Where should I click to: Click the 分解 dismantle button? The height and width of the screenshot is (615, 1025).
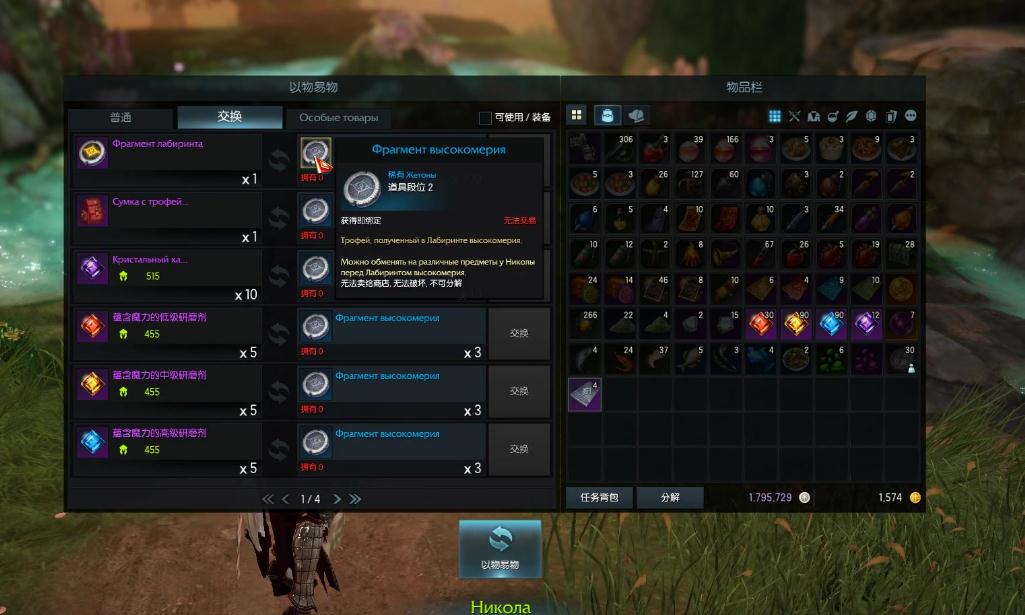(x=670, y=497)
